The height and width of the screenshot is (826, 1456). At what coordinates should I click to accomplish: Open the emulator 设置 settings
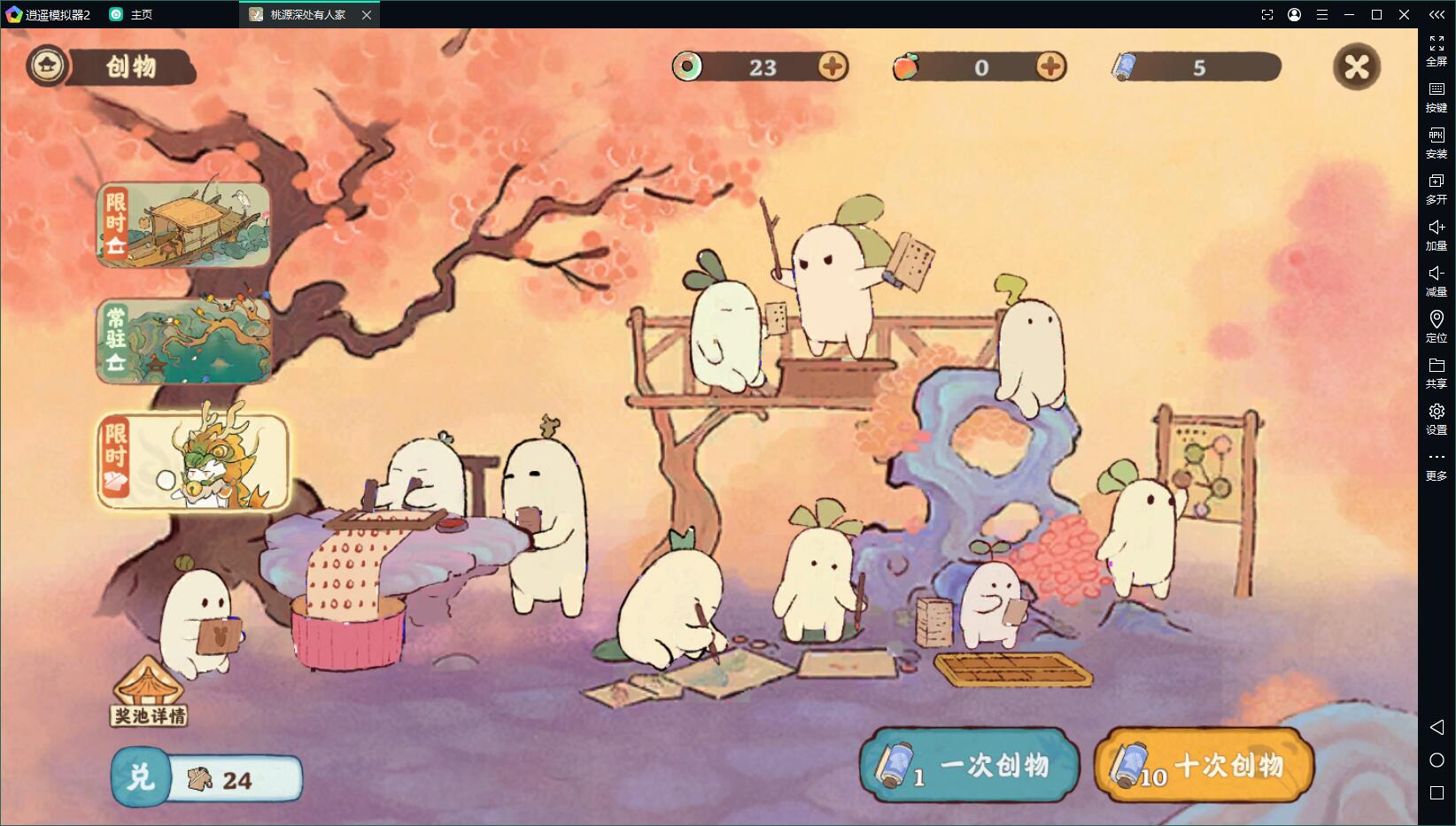pos(1436,418)
